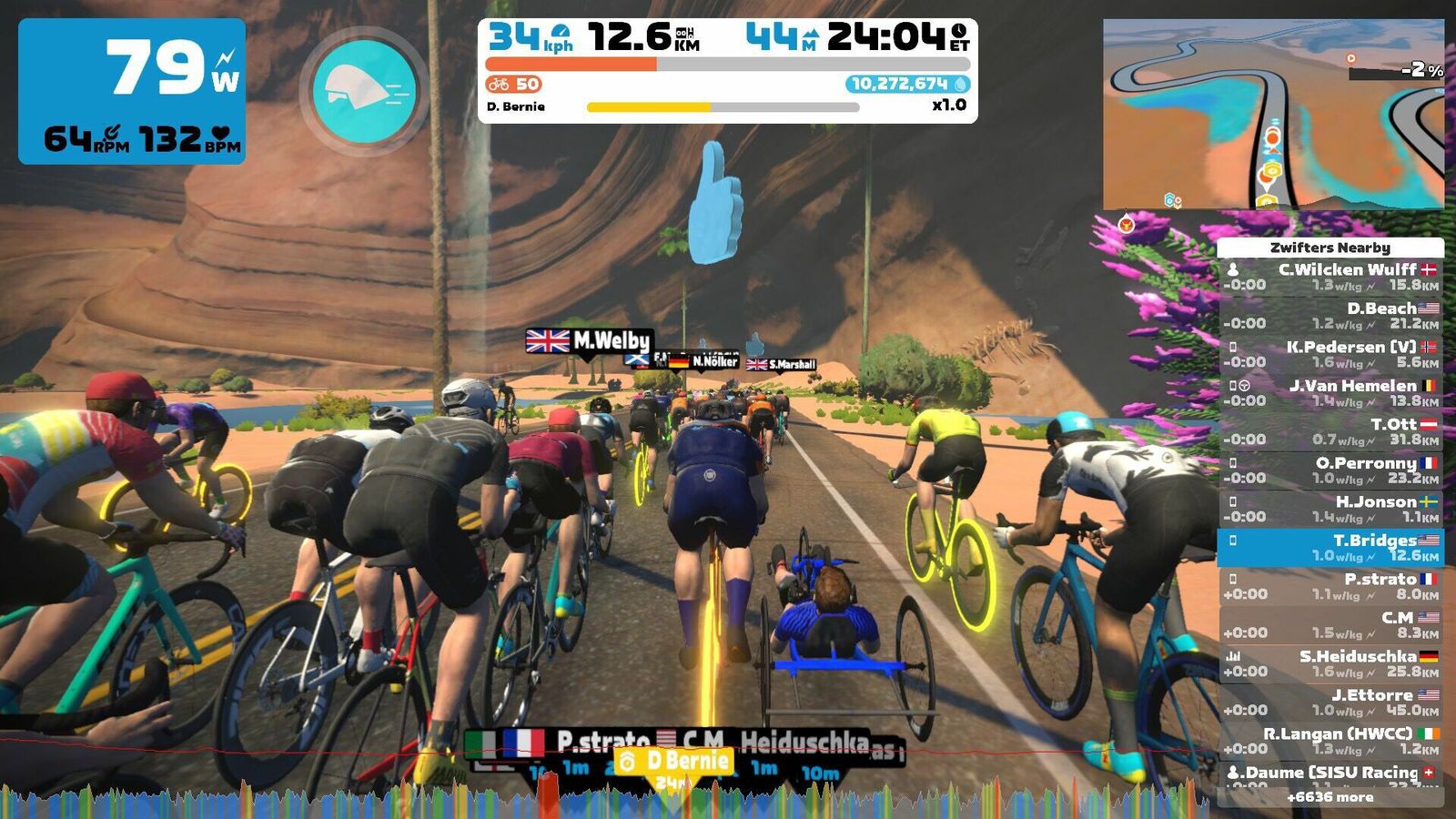This screenshot has height=819, width=1456.
Task: Select J.Ettorre from the rider list
Action: [1330, 702]
